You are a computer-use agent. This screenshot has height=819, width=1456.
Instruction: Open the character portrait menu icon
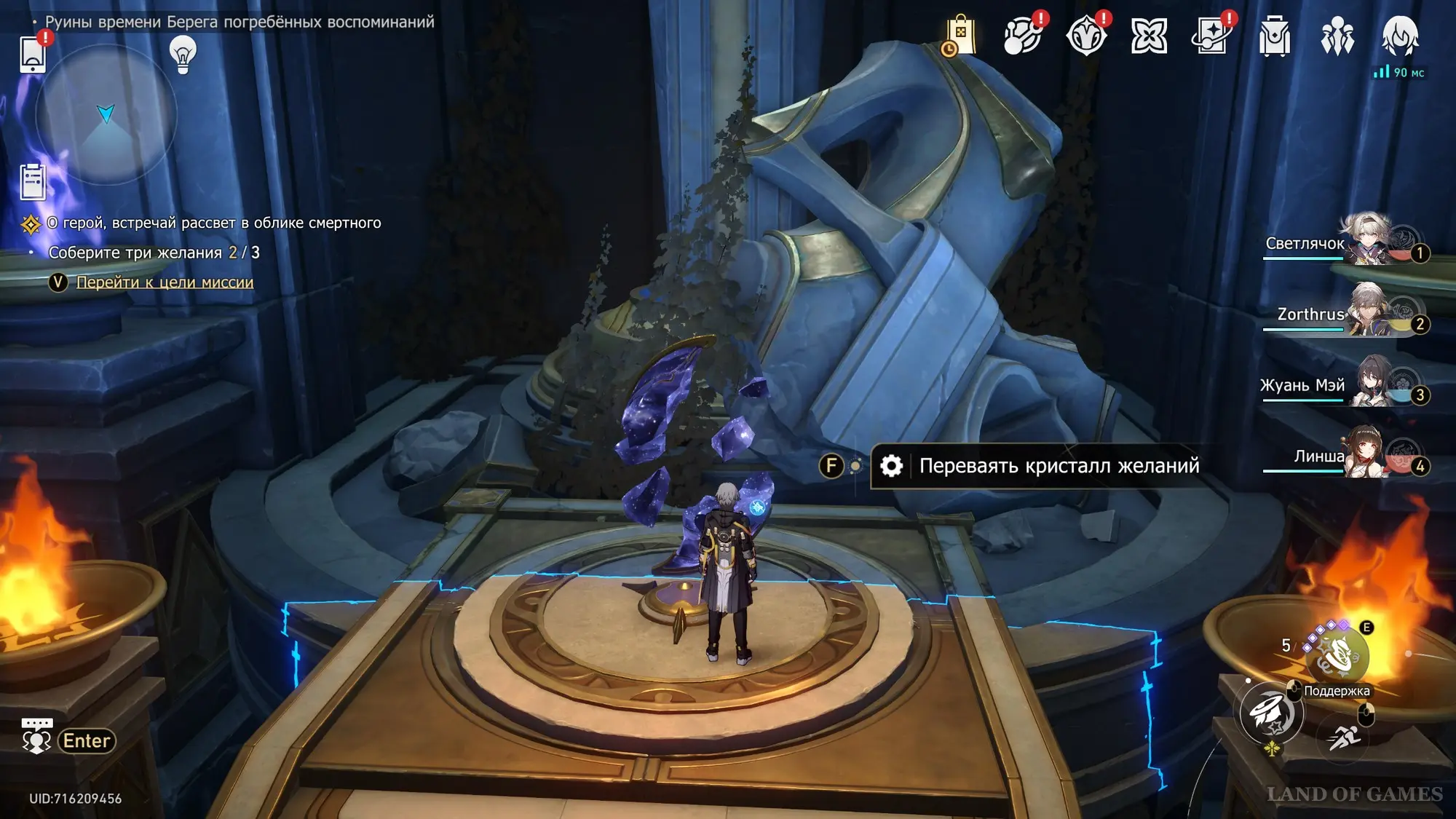[x=1399, y=36]
